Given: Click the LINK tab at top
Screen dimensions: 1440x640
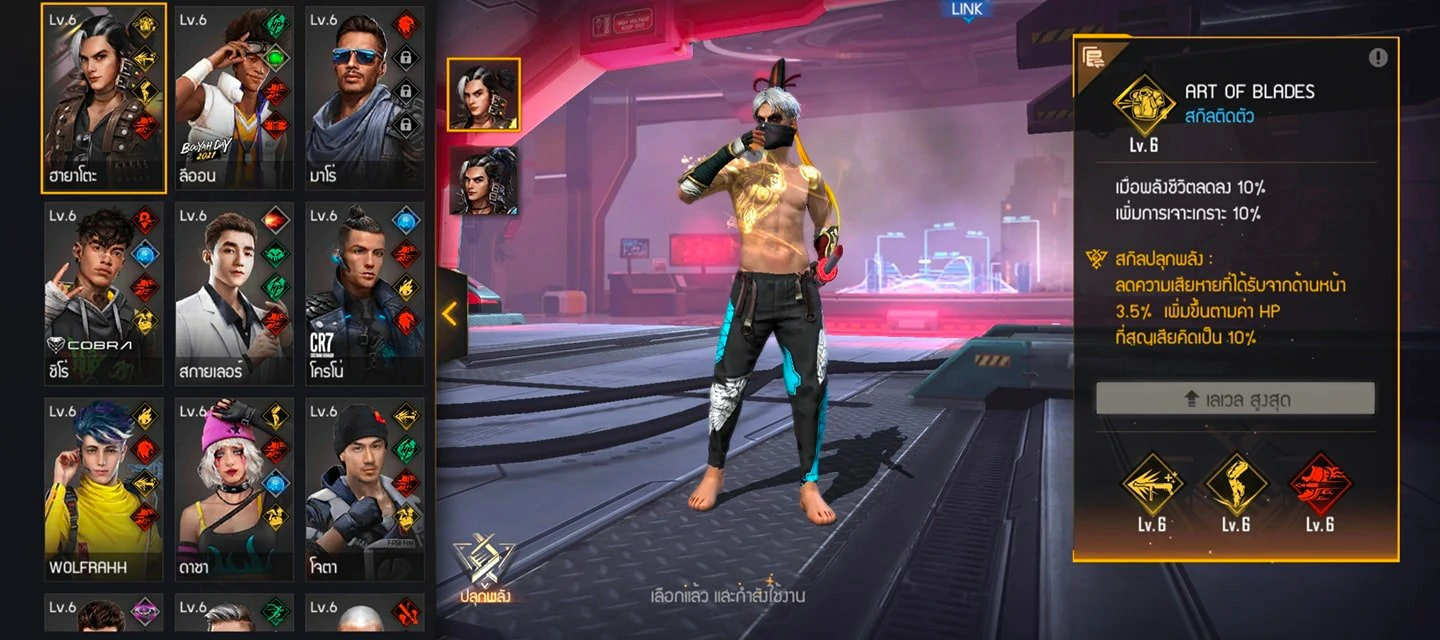Looking at the screenshot, I should (967, 10).
